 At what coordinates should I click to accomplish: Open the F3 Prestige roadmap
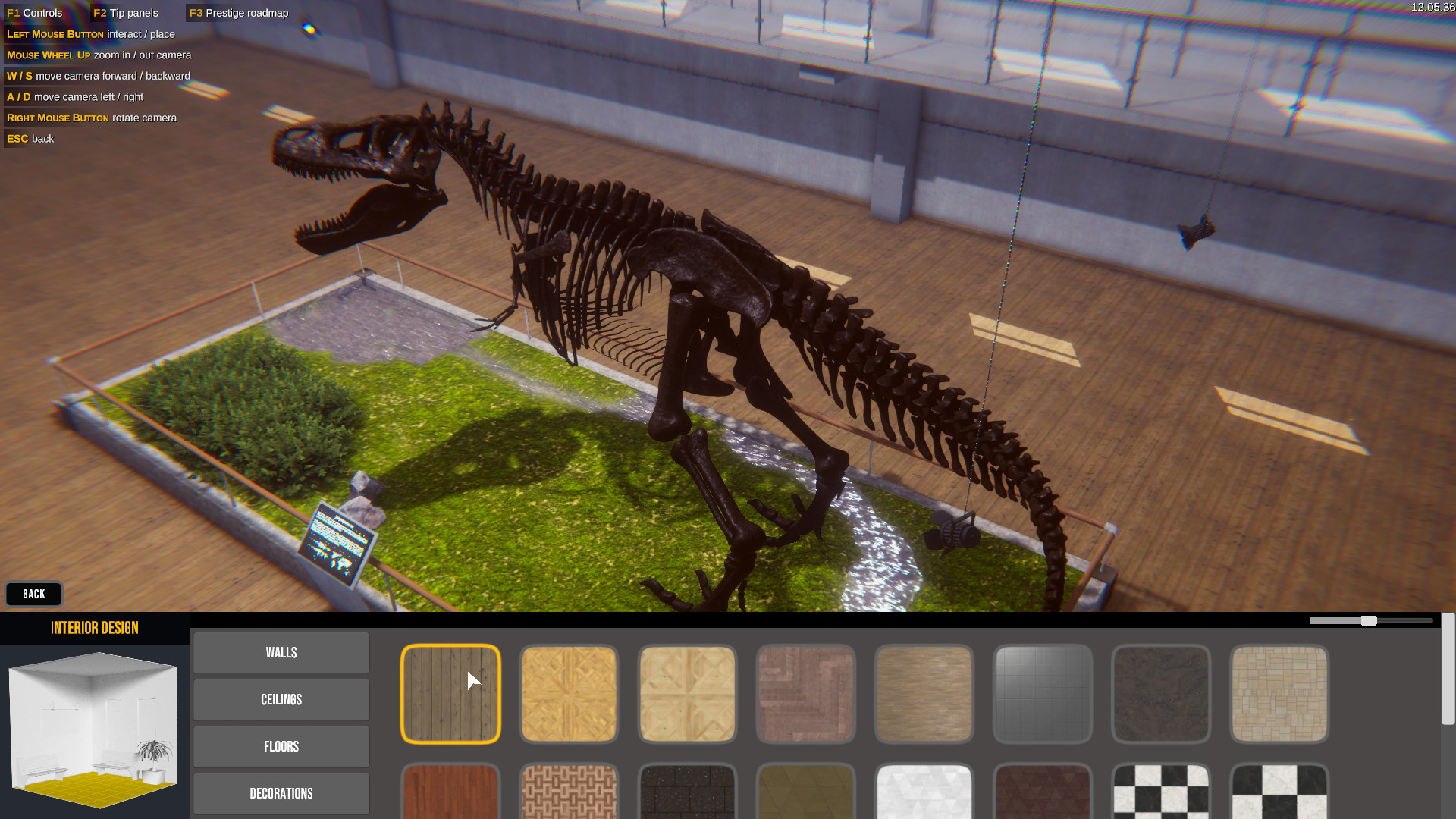pyautogui.click(x=237, y=12)
